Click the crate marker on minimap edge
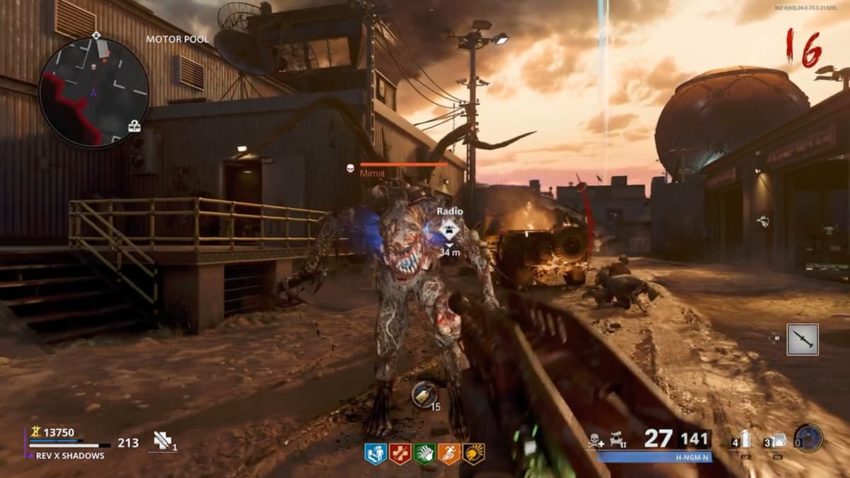850x478 pixels. pyautogui.click(x=134, y=126)
